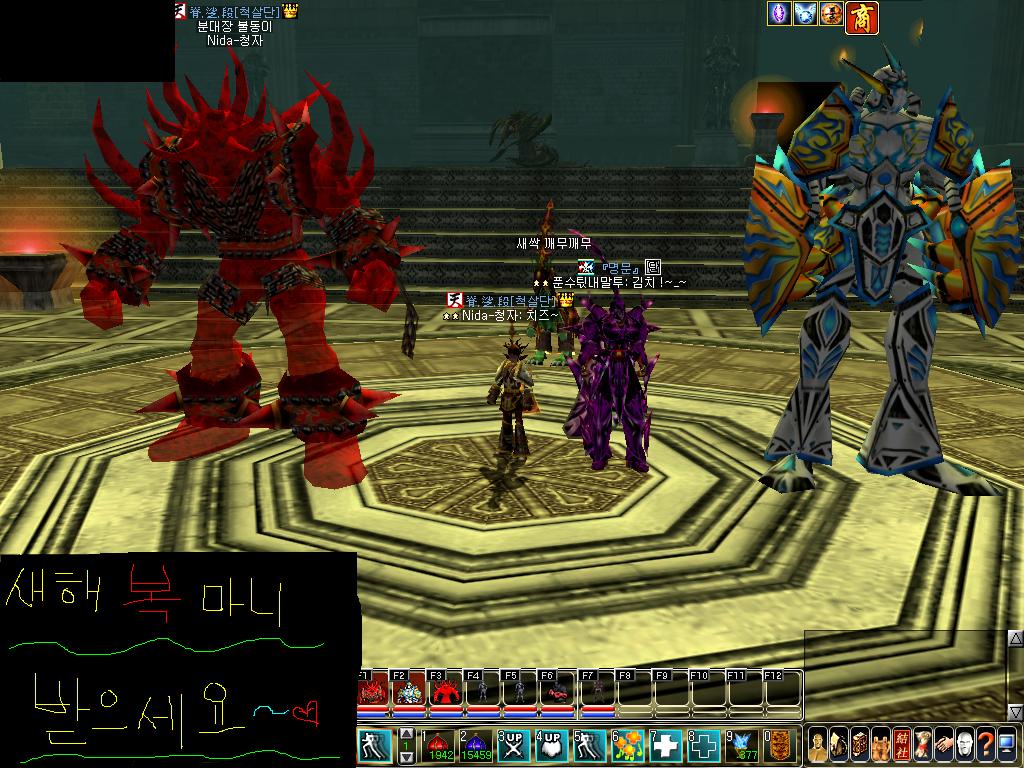This screenshot has width=1024, height=768.
Task: Open help with the question mark icon
Action: point(984,746)
